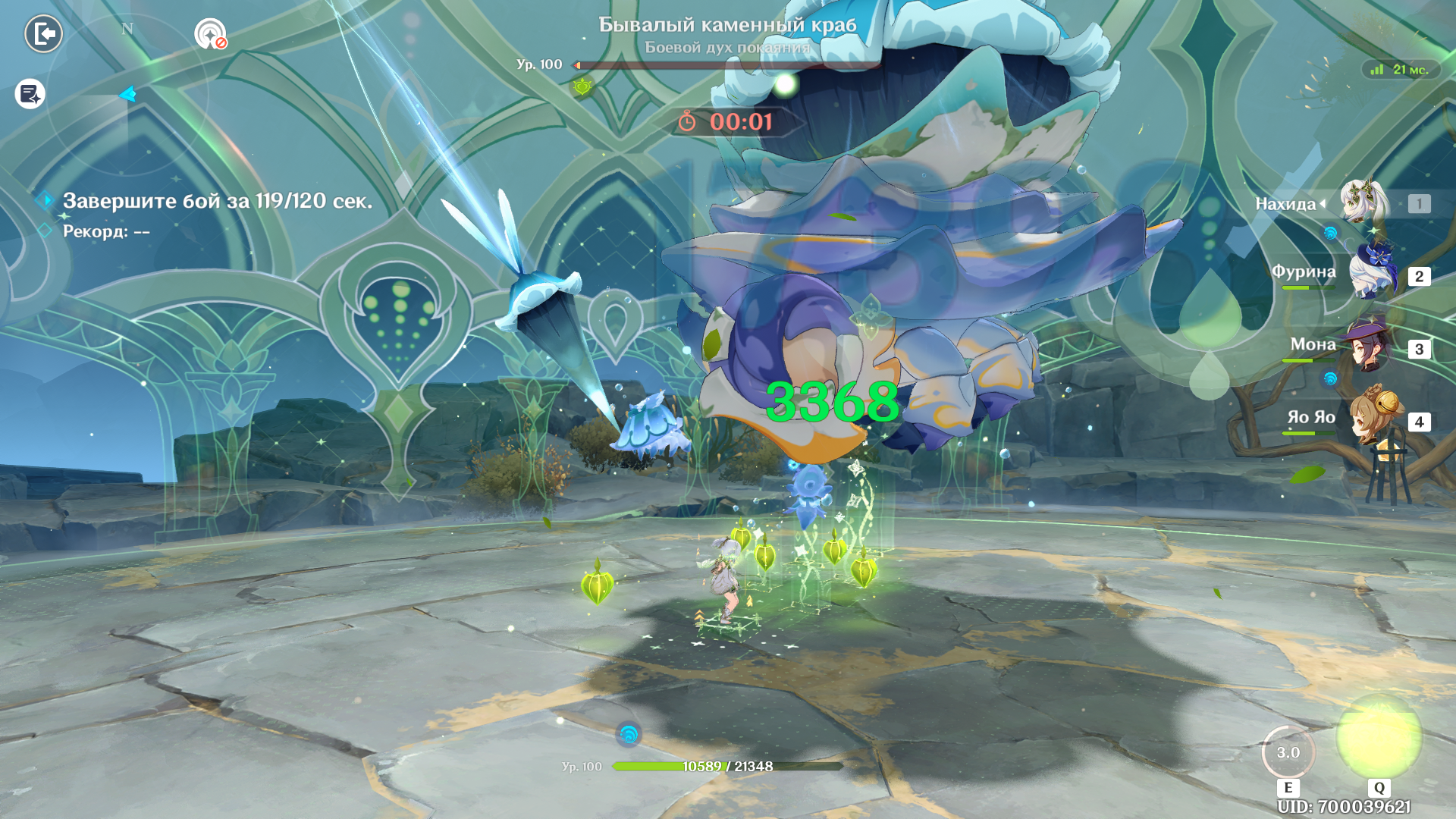Switch to party member Мона
The width and height of the screenshot is (1456, 819).
1368,347
